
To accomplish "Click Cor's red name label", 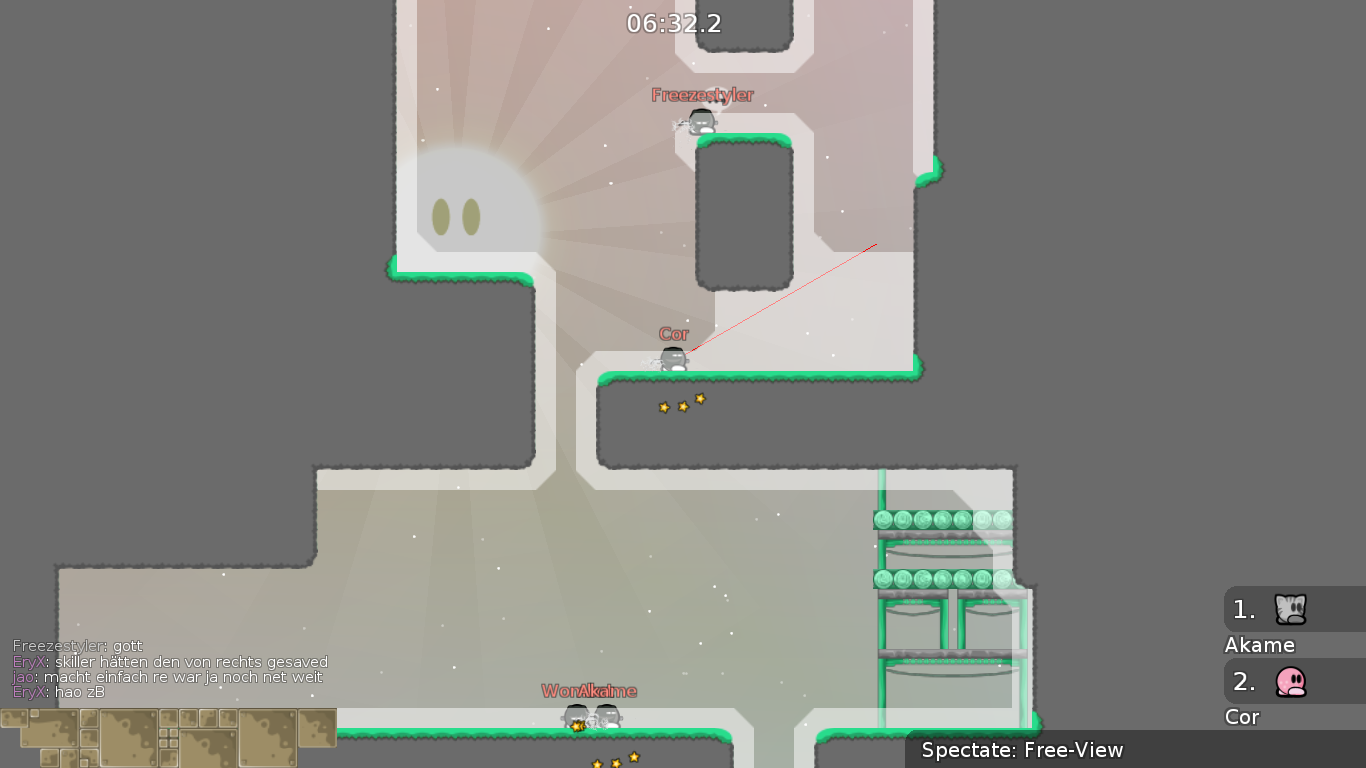I will [x=674, y=333].
